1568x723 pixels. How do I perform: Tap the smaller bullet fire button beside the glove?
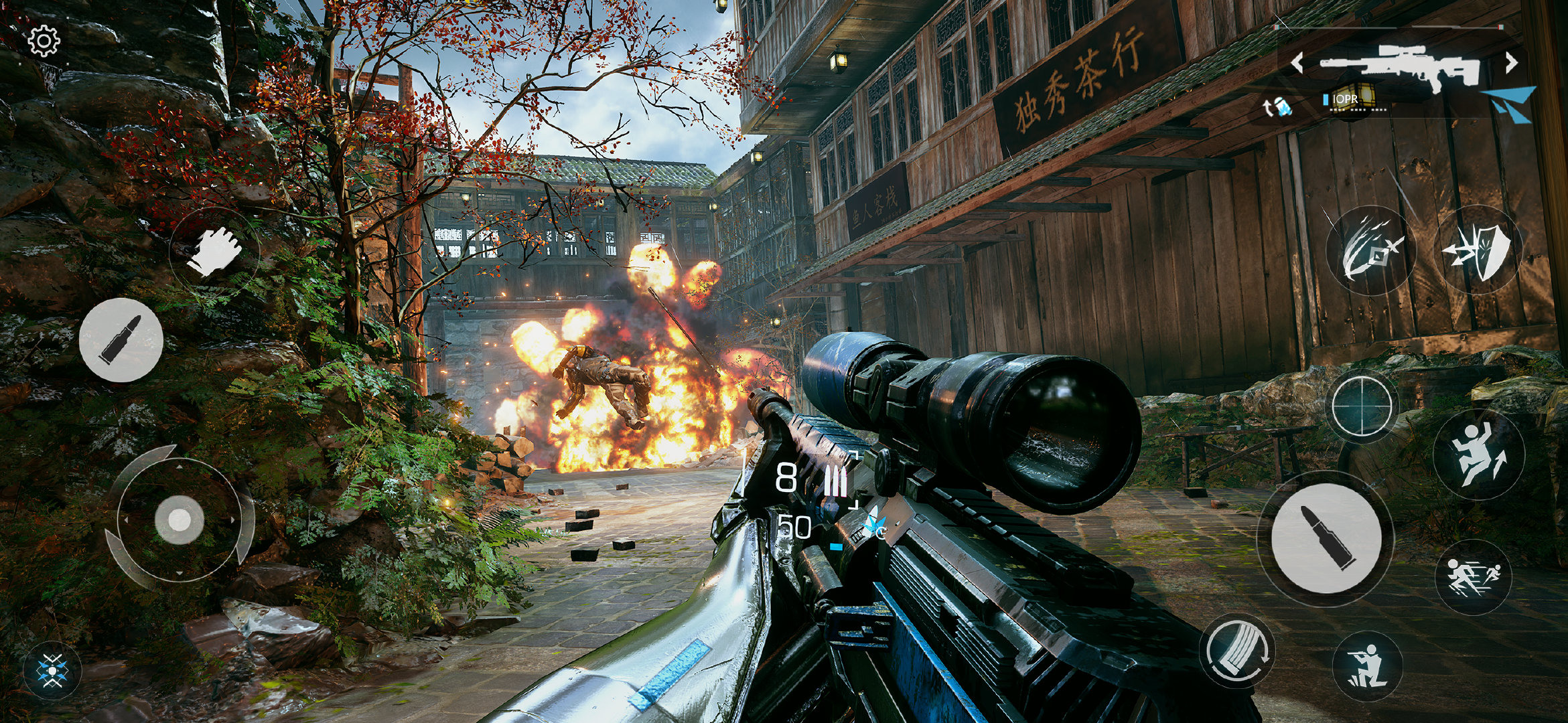coord(121,340)
